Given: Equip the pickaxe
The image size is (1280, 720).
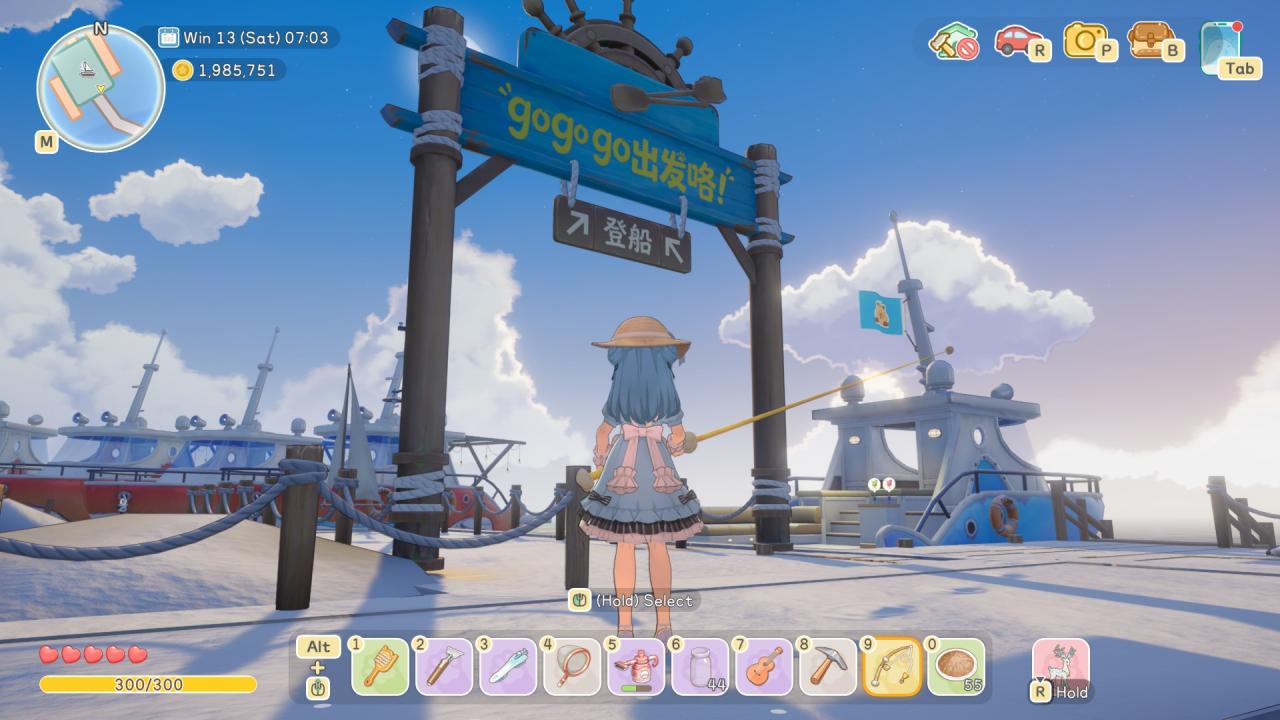Looking at the screenshot, I should [x=828, y=666].
